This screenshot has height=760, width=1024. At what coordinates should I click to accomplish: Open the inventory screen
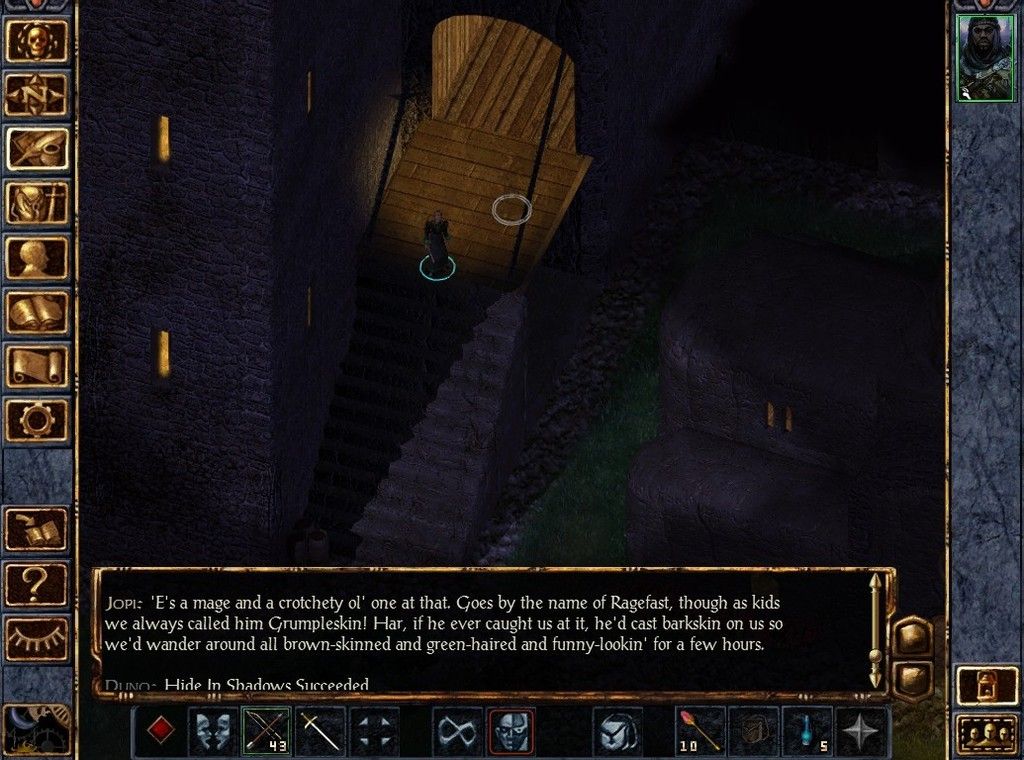click(38, 203)
